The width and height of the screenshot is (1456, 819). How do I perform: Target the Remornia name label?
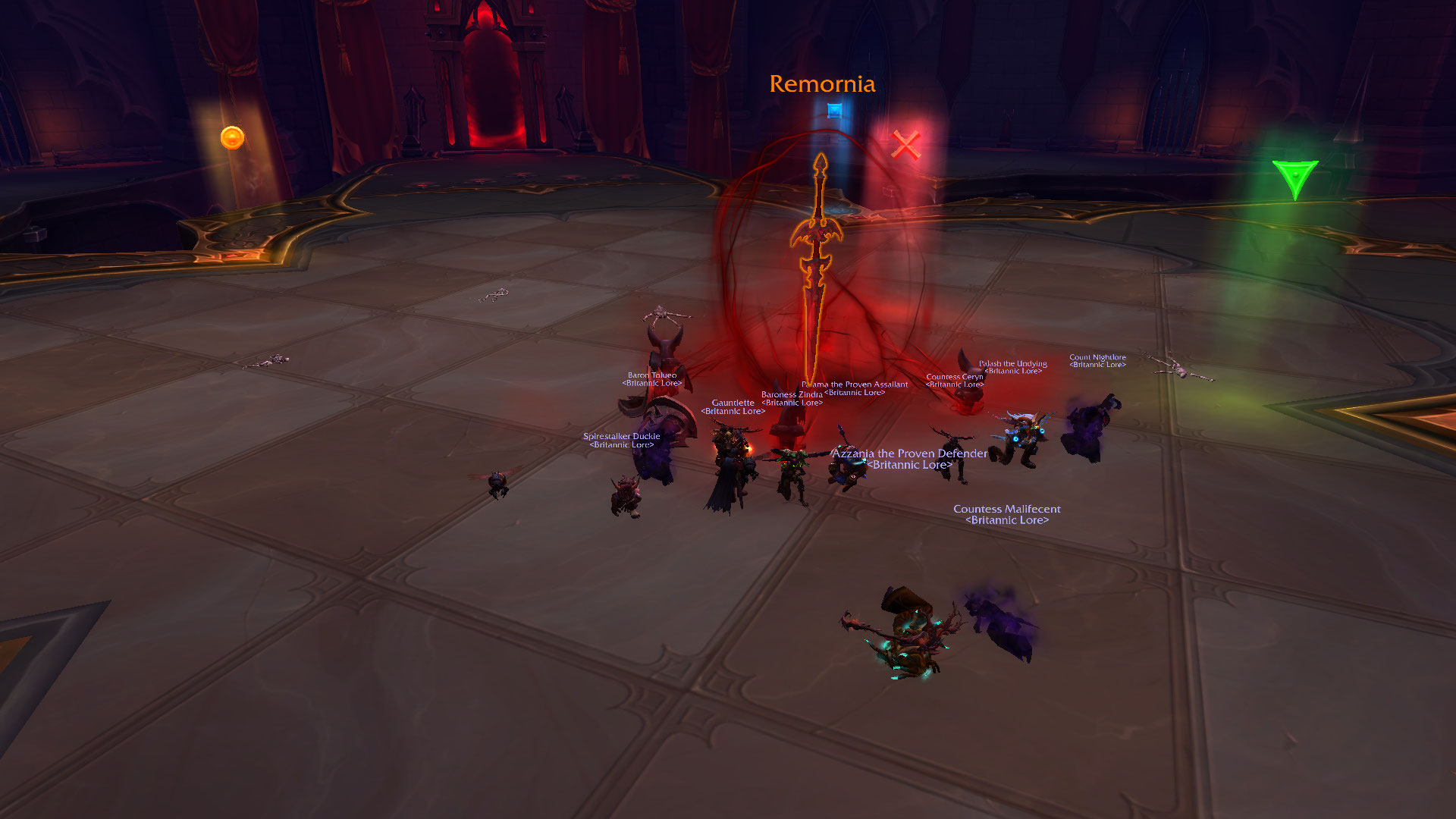coord(822,84)
